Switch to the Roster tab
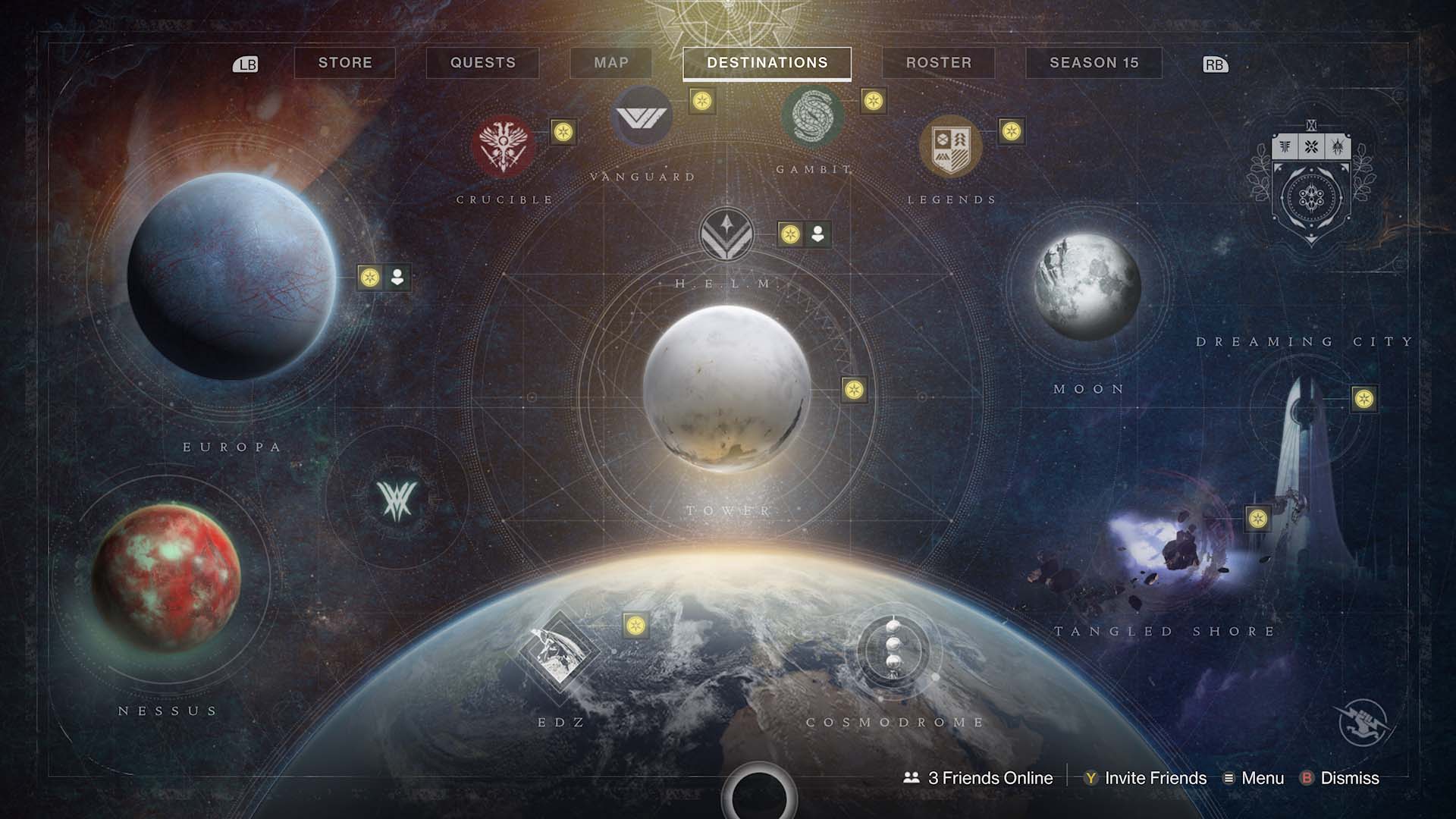Image resolution: width=1456 pixels, height=819 pixels. point(939,63)
